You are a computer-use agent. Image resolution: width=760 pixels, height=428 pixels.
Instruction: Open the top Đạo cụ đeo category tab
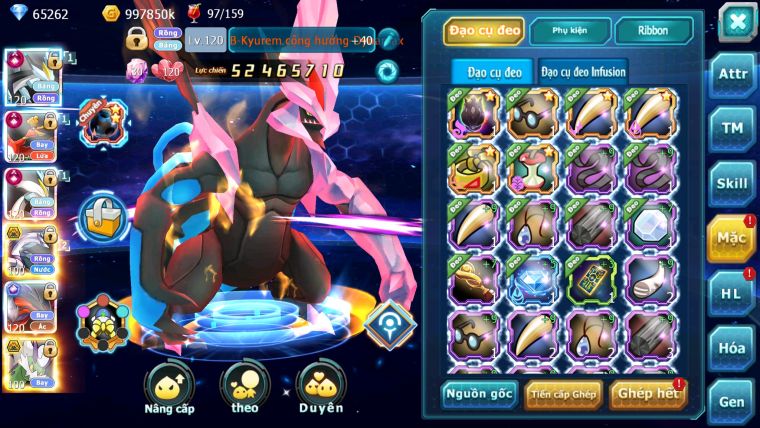coord(483,31)
